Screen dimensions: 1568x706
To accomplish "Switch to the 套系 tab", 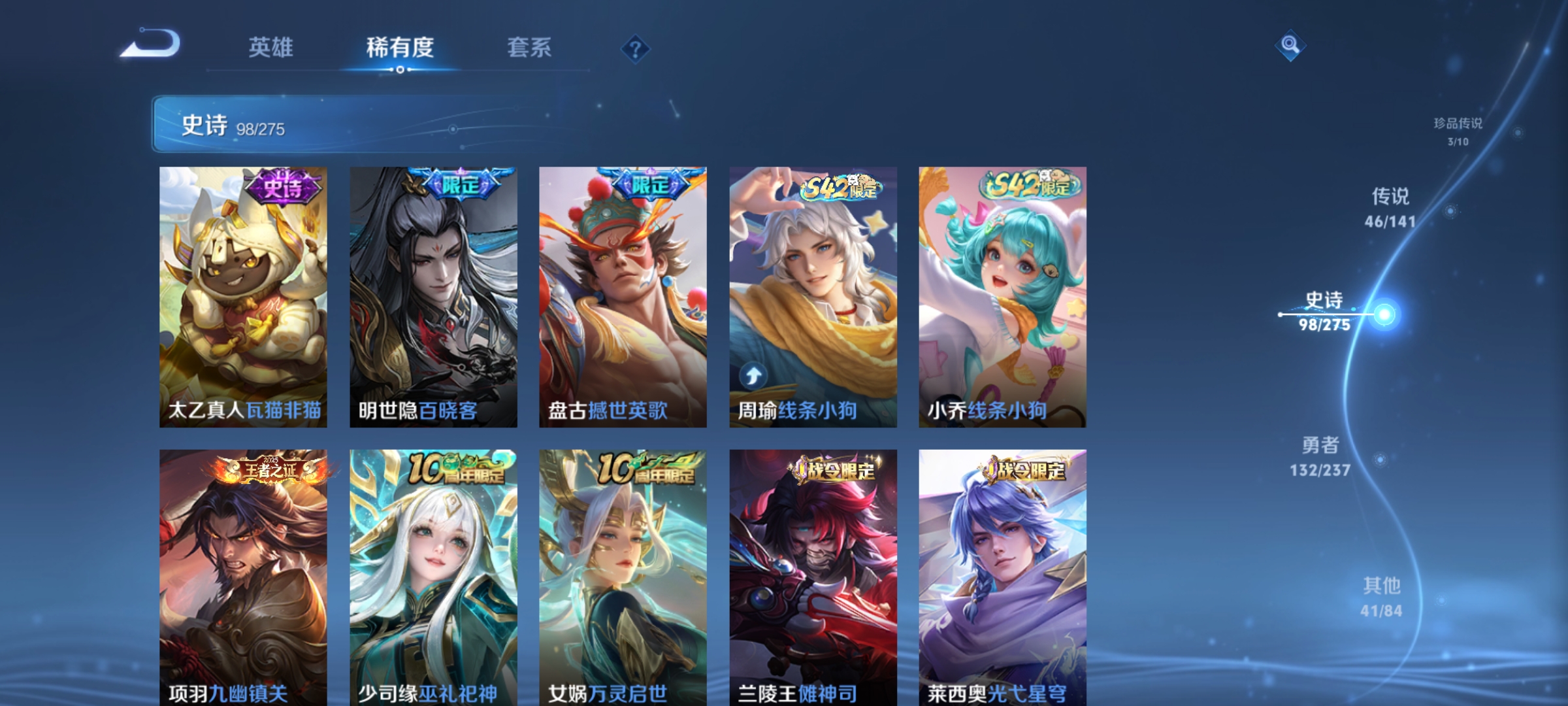I will (530, 47).
